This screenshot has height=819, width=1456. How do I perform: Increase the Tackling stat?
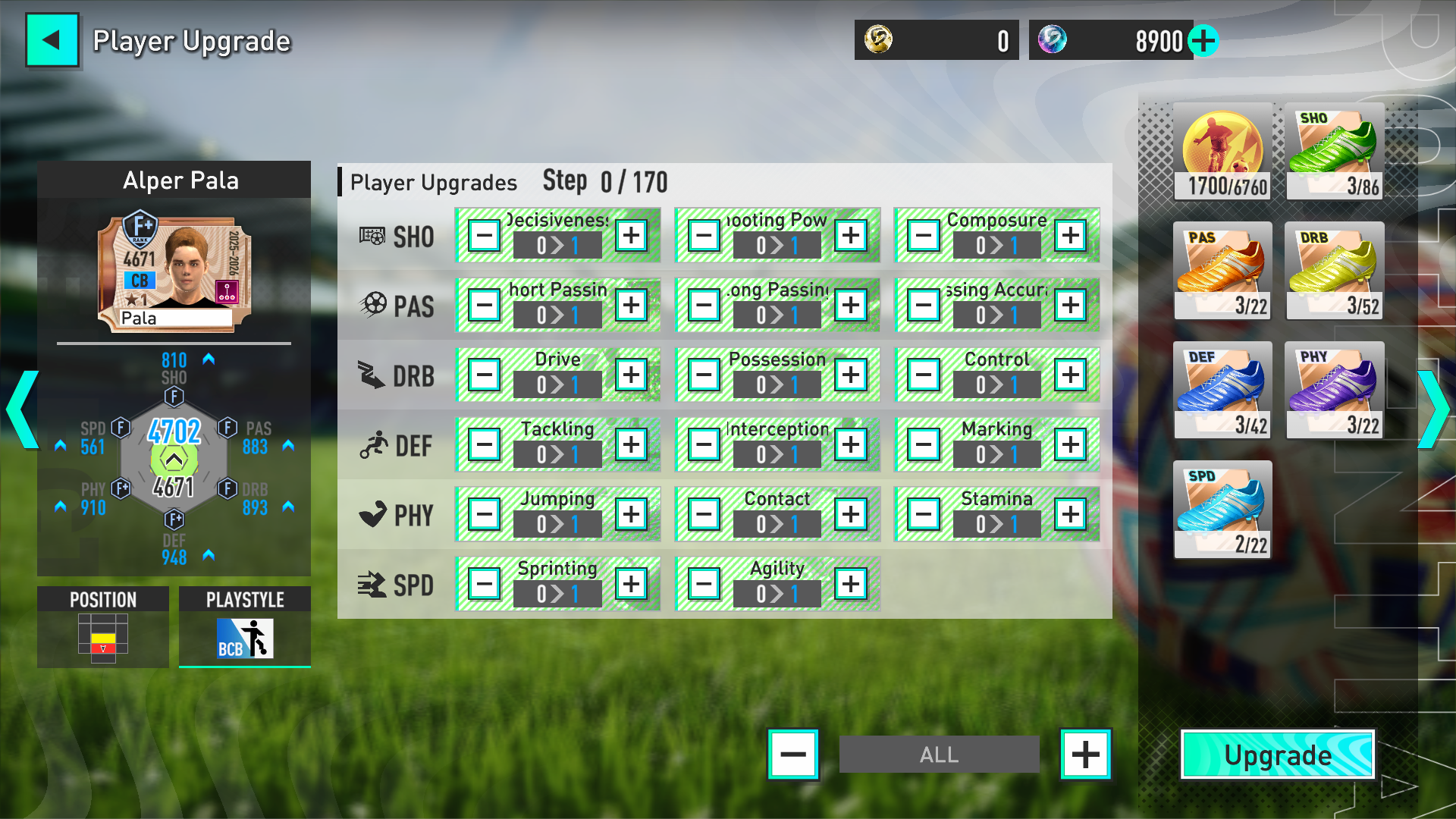coord(631,445)
